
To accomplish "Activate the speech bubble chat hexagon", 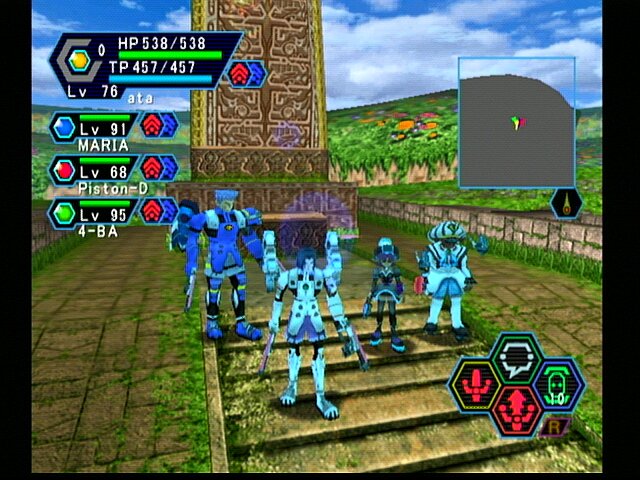I will coord(517,357).
